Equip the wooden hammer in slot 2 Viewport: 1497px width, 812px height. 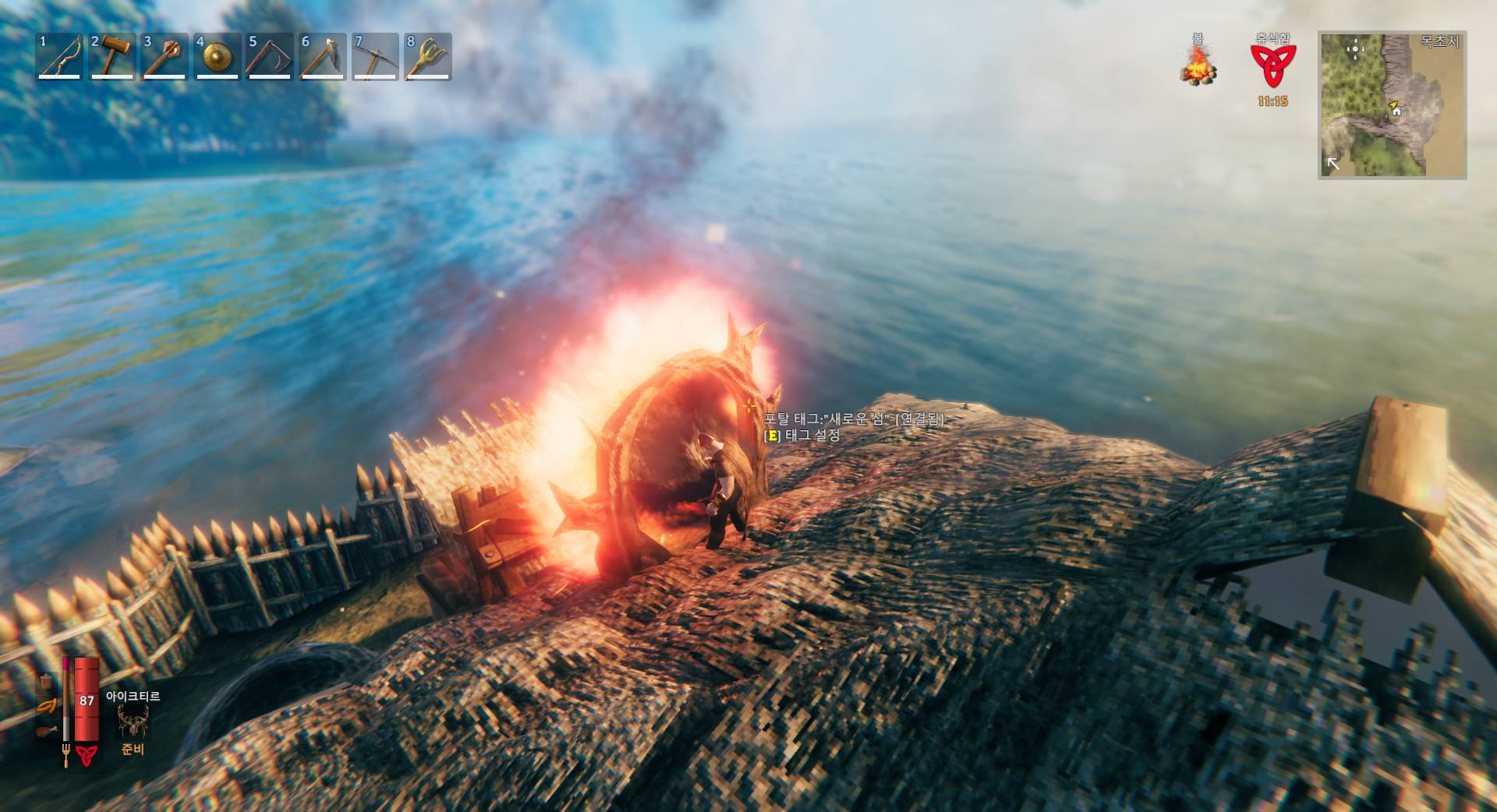click(x=112, y=56)
